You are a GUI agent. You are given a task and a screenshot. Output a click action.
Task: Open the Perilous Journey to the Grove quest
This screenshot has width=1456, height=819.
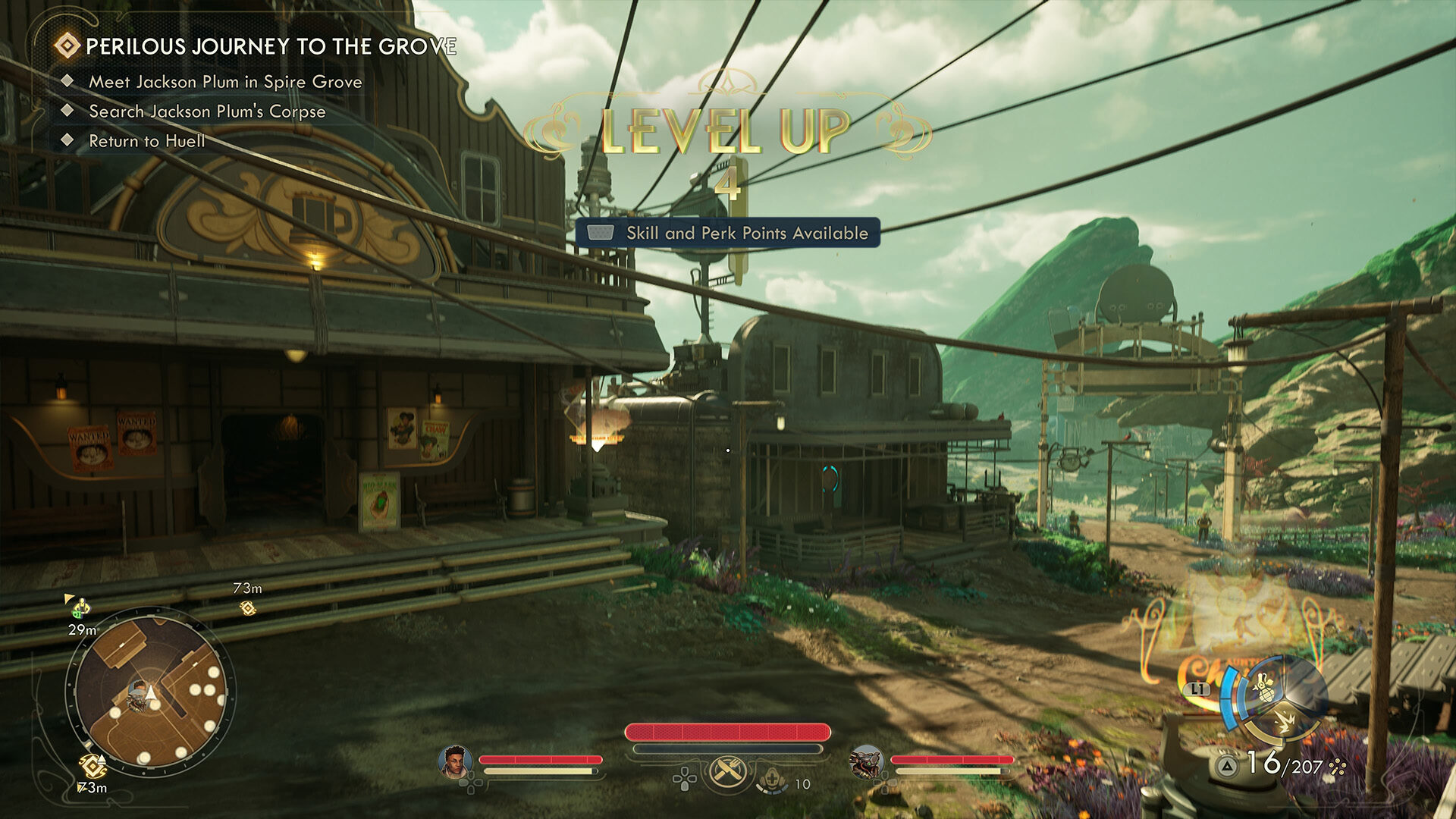pyautogui.click(x=270, y=47)
